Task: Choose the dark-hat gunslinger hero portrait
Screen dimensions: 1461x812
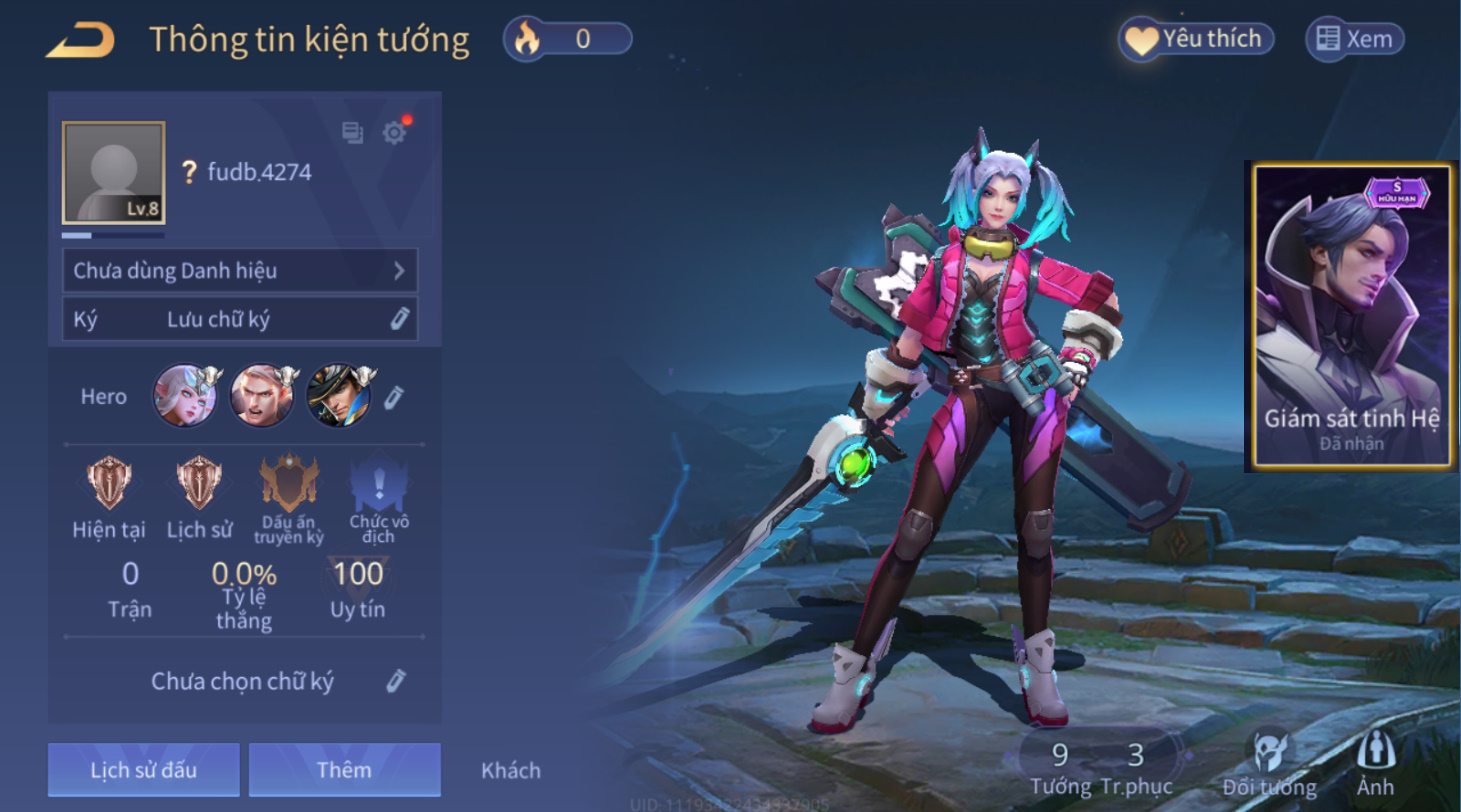Action: (338, 395)
